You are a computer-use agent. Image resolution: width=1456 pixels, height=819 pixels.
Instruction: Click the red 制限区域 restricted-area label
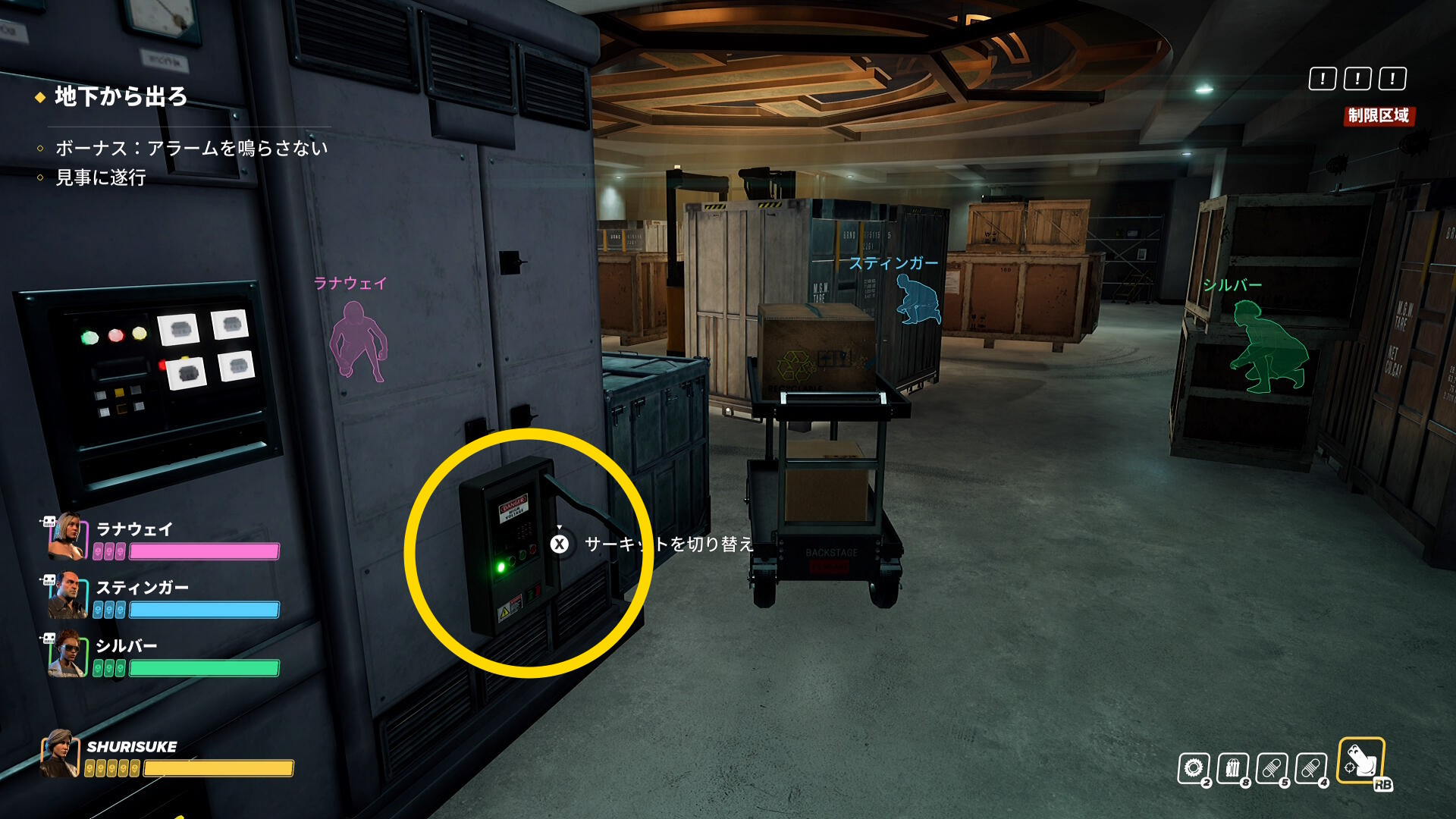click(x=1378, y=116)
